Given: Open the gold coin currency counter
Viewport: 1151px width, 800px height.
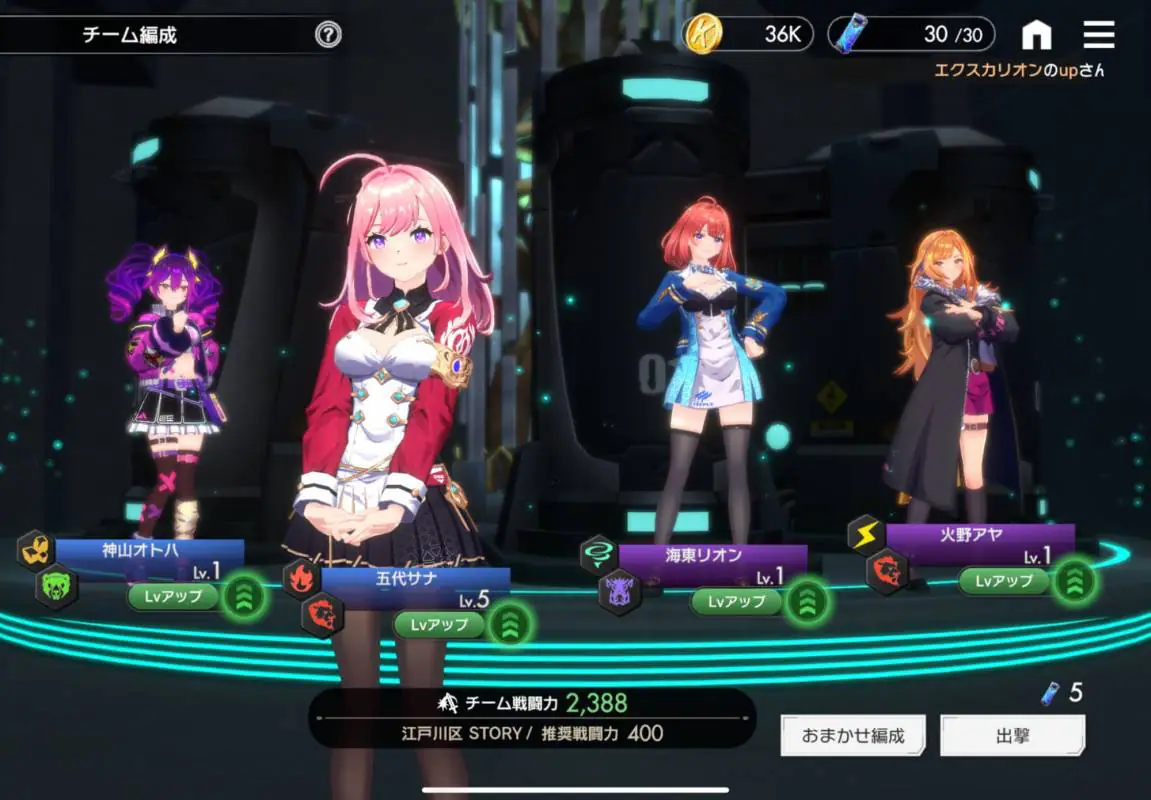Looking at the screenshot, I should 747,35.
